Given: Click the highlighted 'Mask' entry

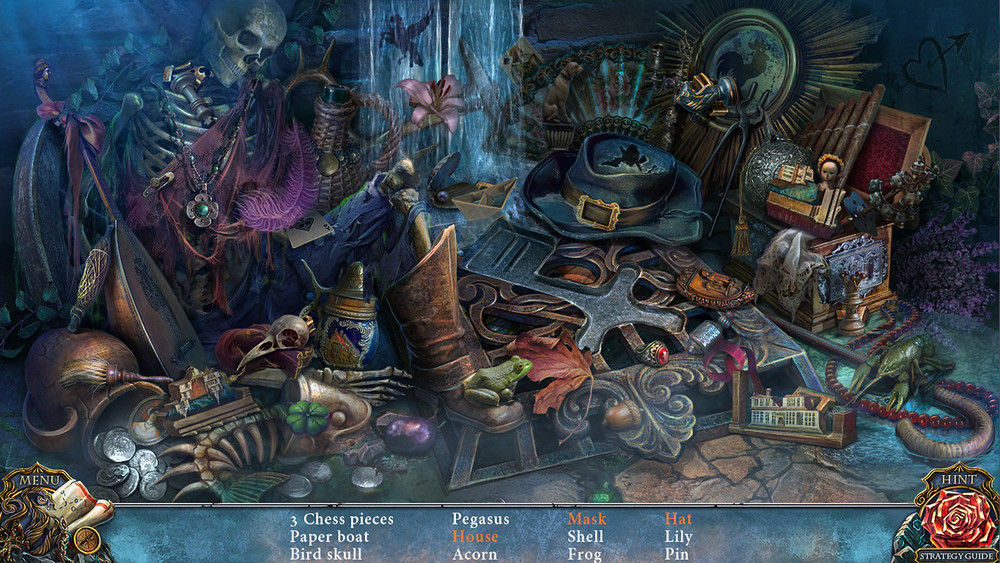Looking at the screenshot, I should coord(587,519).
